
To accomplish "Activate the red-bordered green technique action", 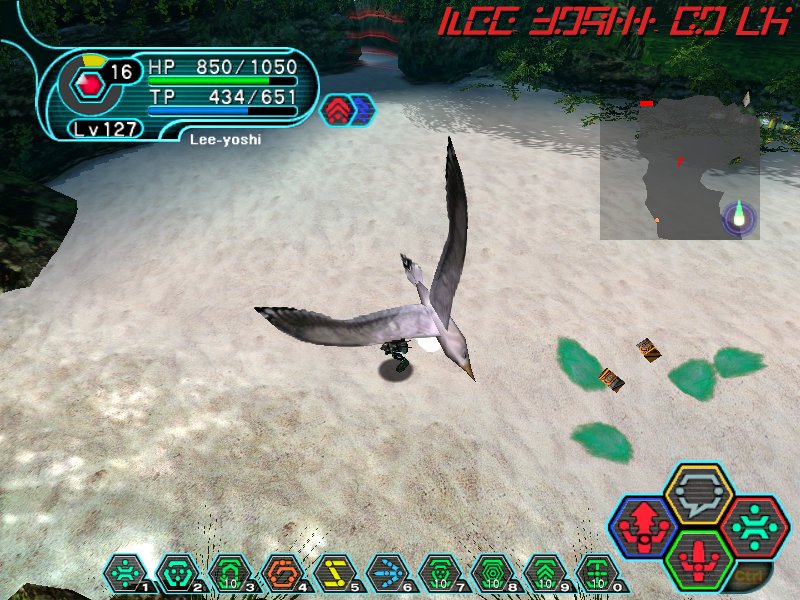I will pos(755,525).
